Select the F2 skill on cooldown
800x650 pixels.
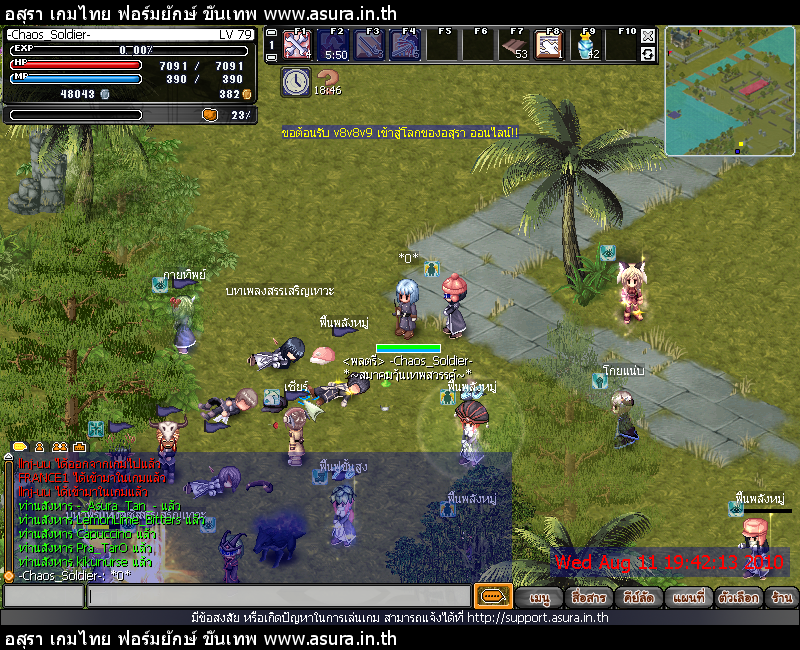(333, 46)
